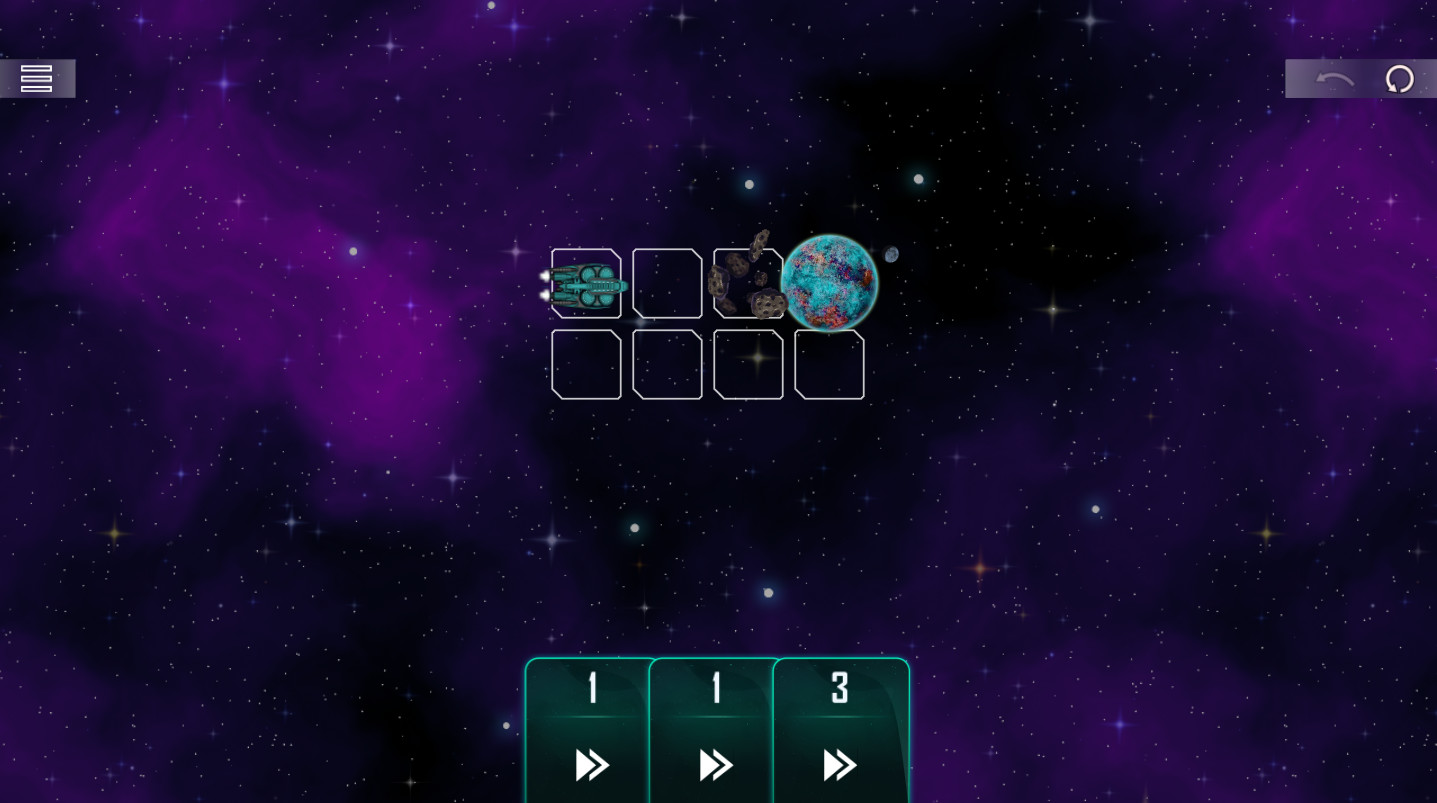Image resolution: width=1437 pixels, height=803 pixels.
Task: Open the hamburger menu
Action: click(x=36, y=78)
